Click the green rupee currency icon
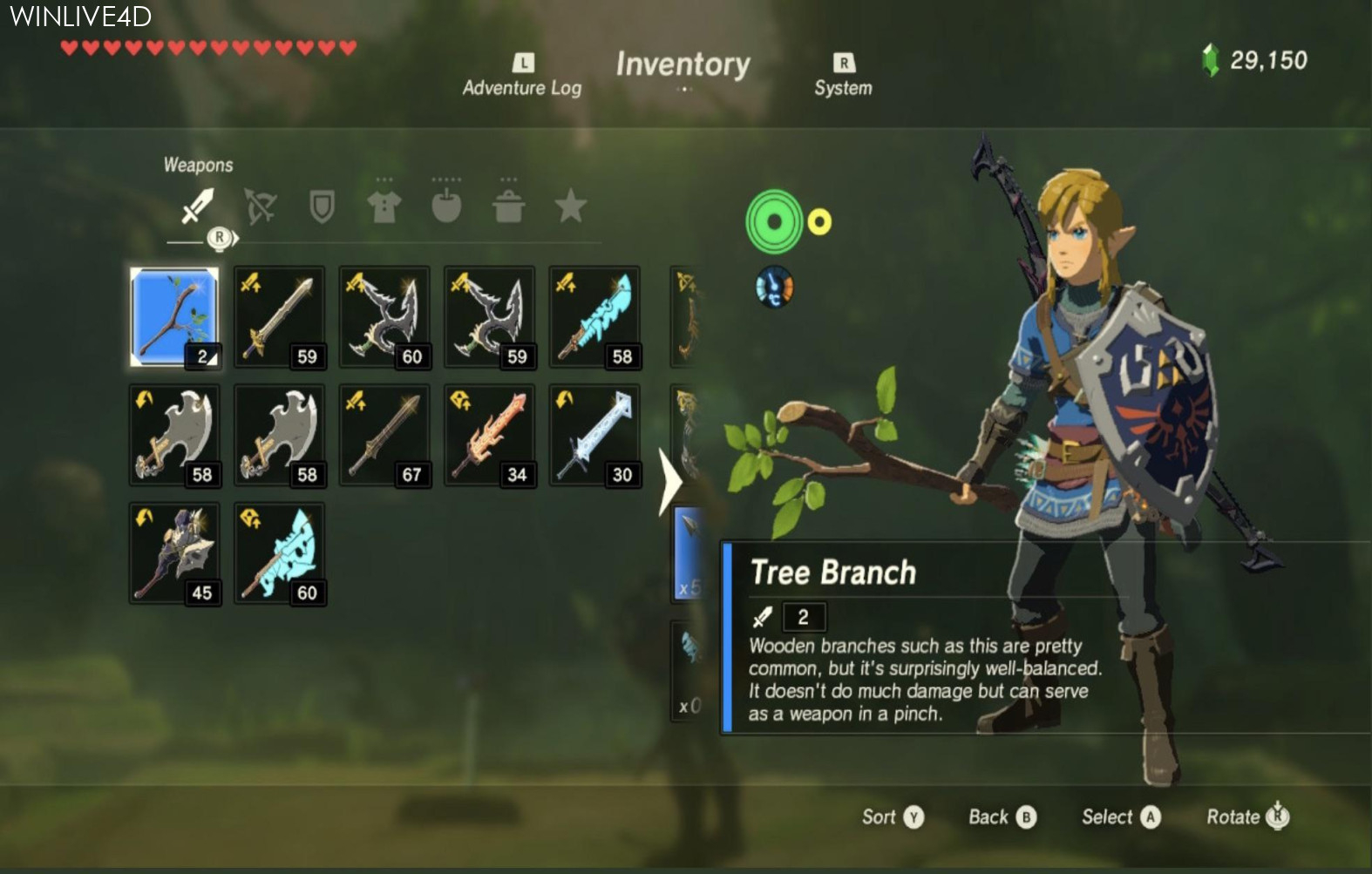 click(x=1212, y=59)
